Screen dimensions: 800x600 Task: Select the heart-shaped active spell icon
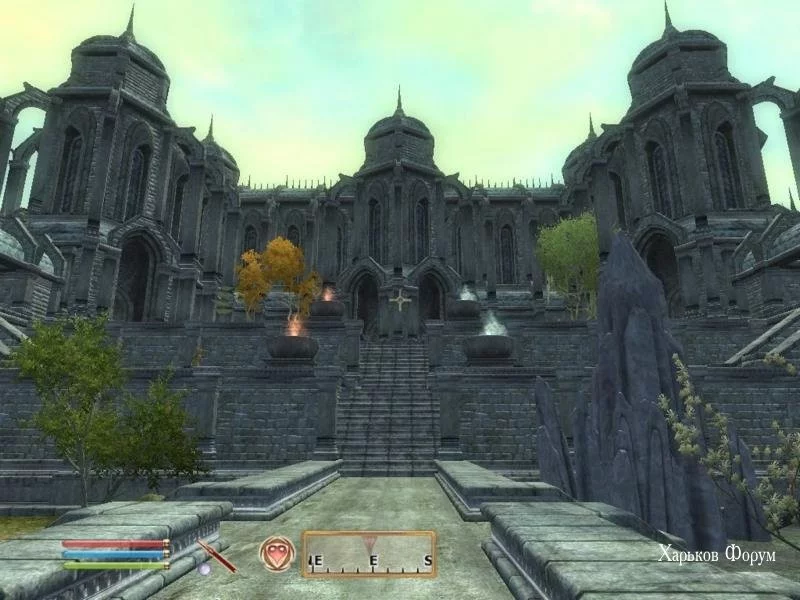[x=276, y=554]
